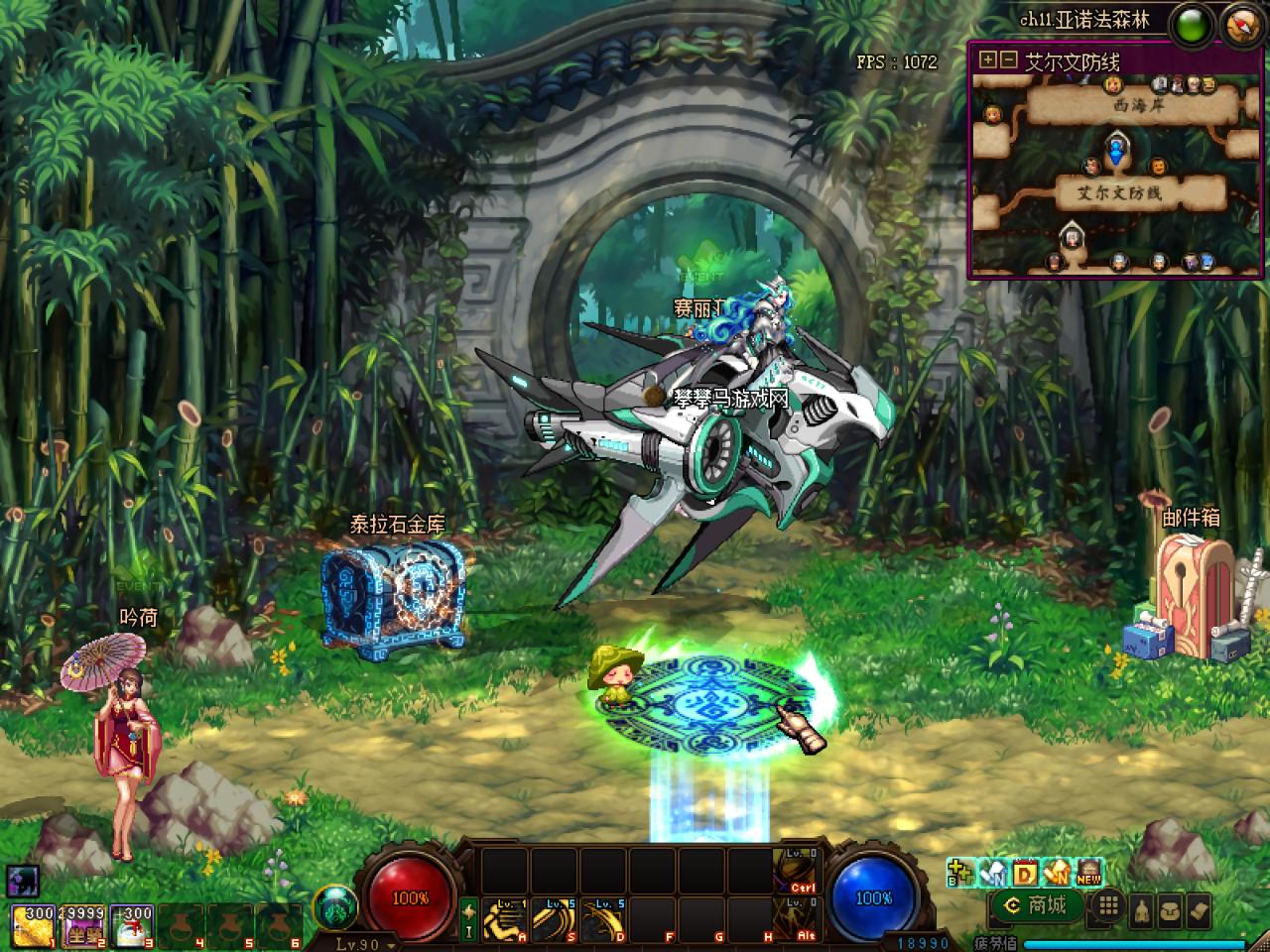Open the round grid menu button
Viewport: 1270px width, 952px height.
pos(1108,906)
